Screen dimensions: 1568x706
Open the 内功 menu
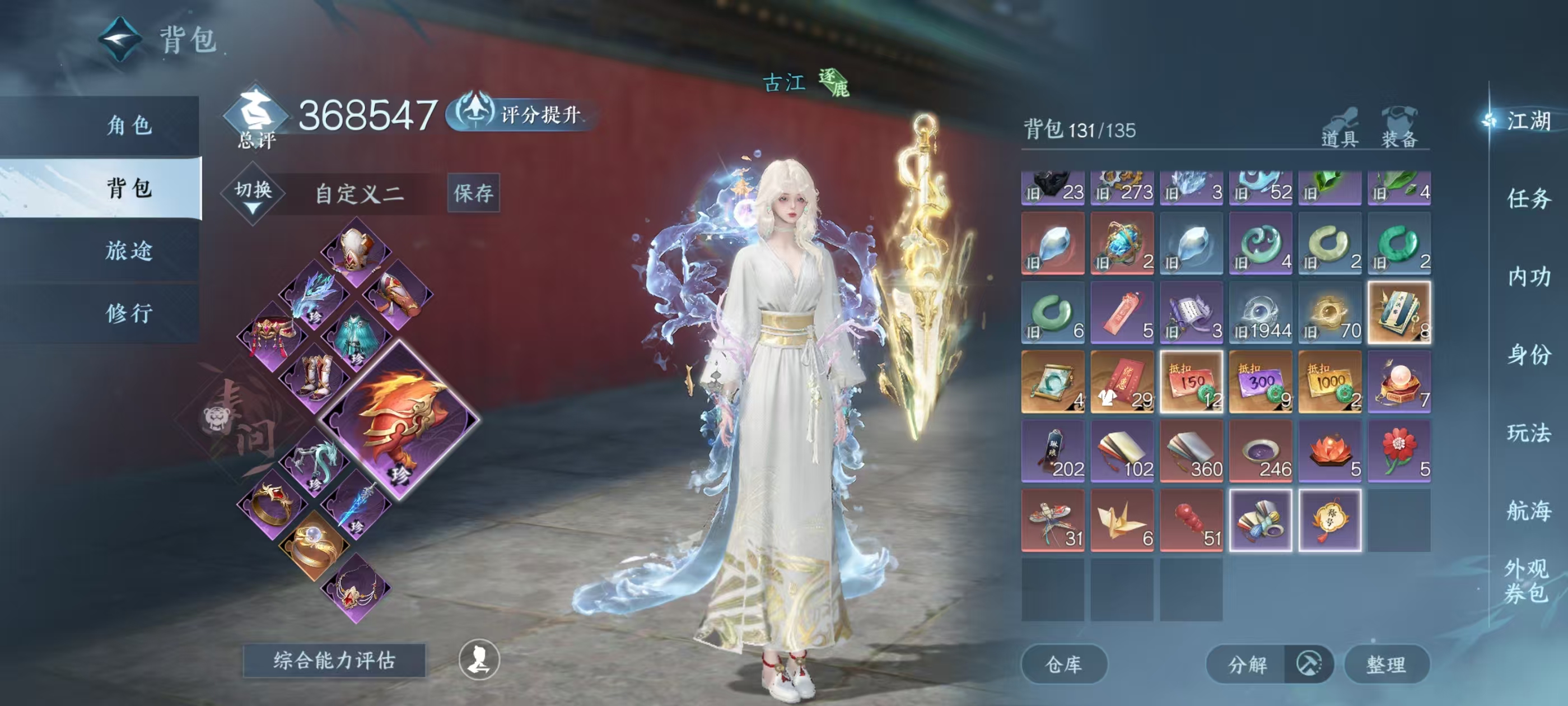[1528, 277]
